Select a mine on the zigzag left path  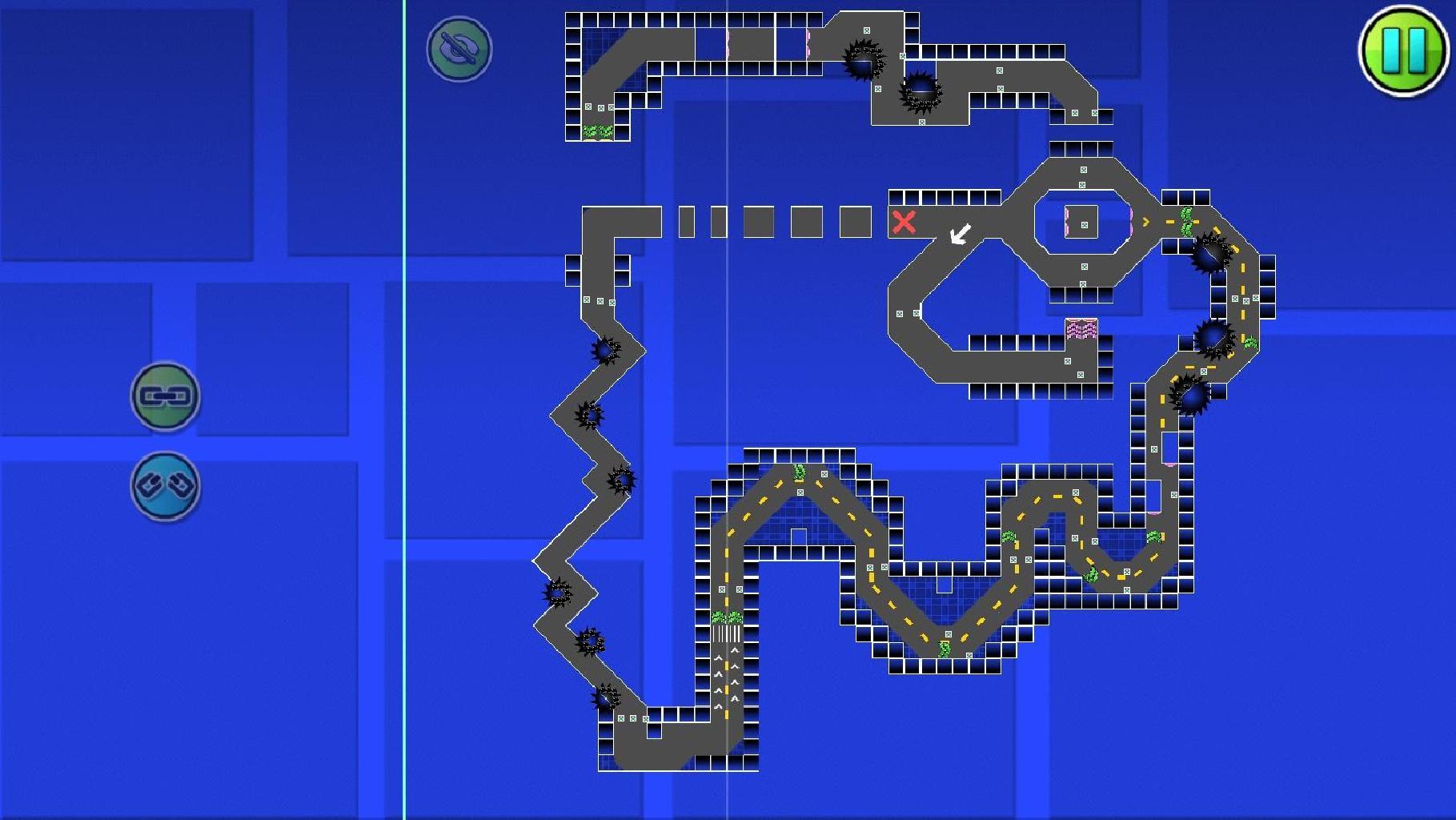(x=604, y=350)
